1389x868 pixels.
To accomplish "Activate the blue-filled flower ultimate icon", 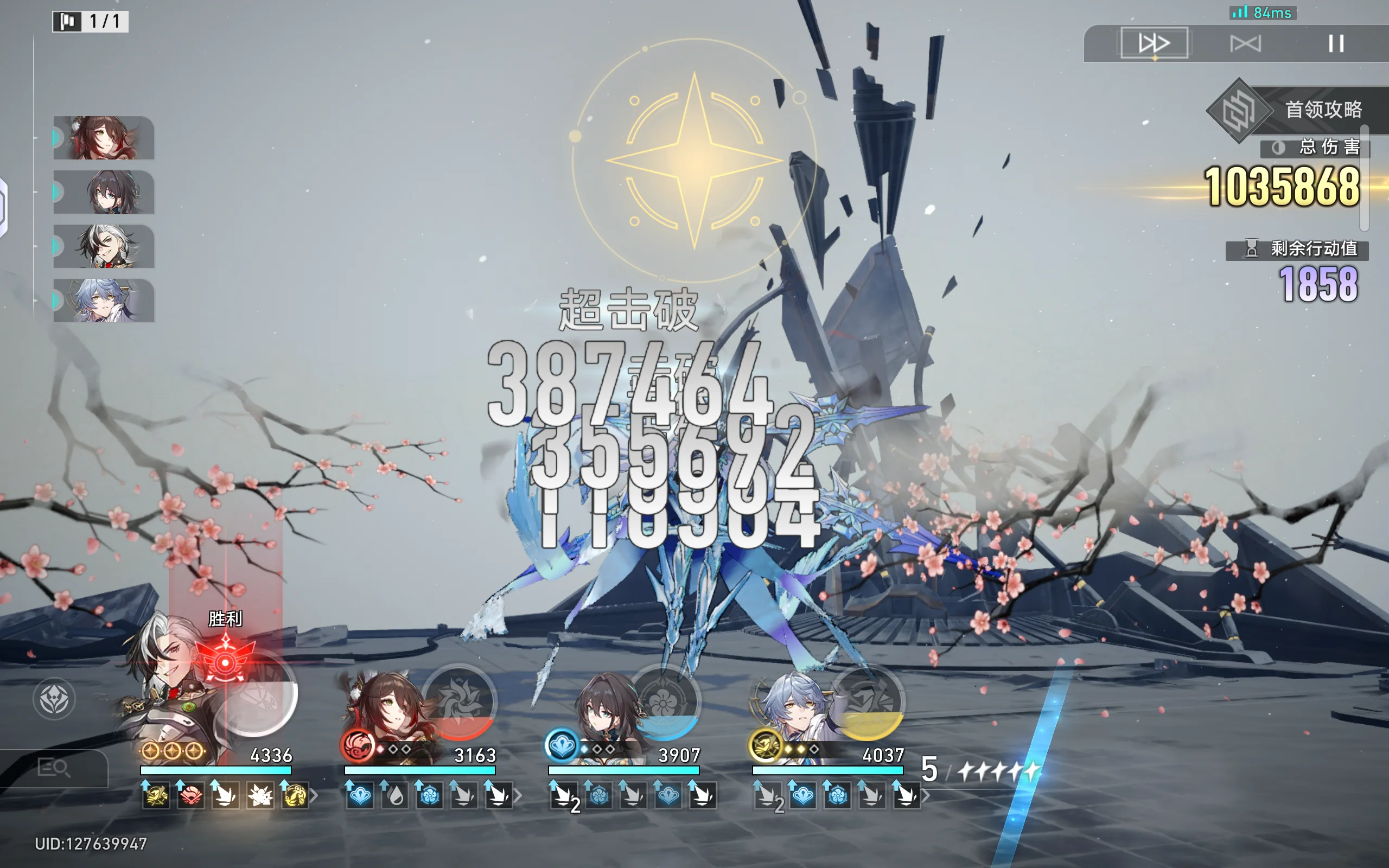I will click(664, 701).
